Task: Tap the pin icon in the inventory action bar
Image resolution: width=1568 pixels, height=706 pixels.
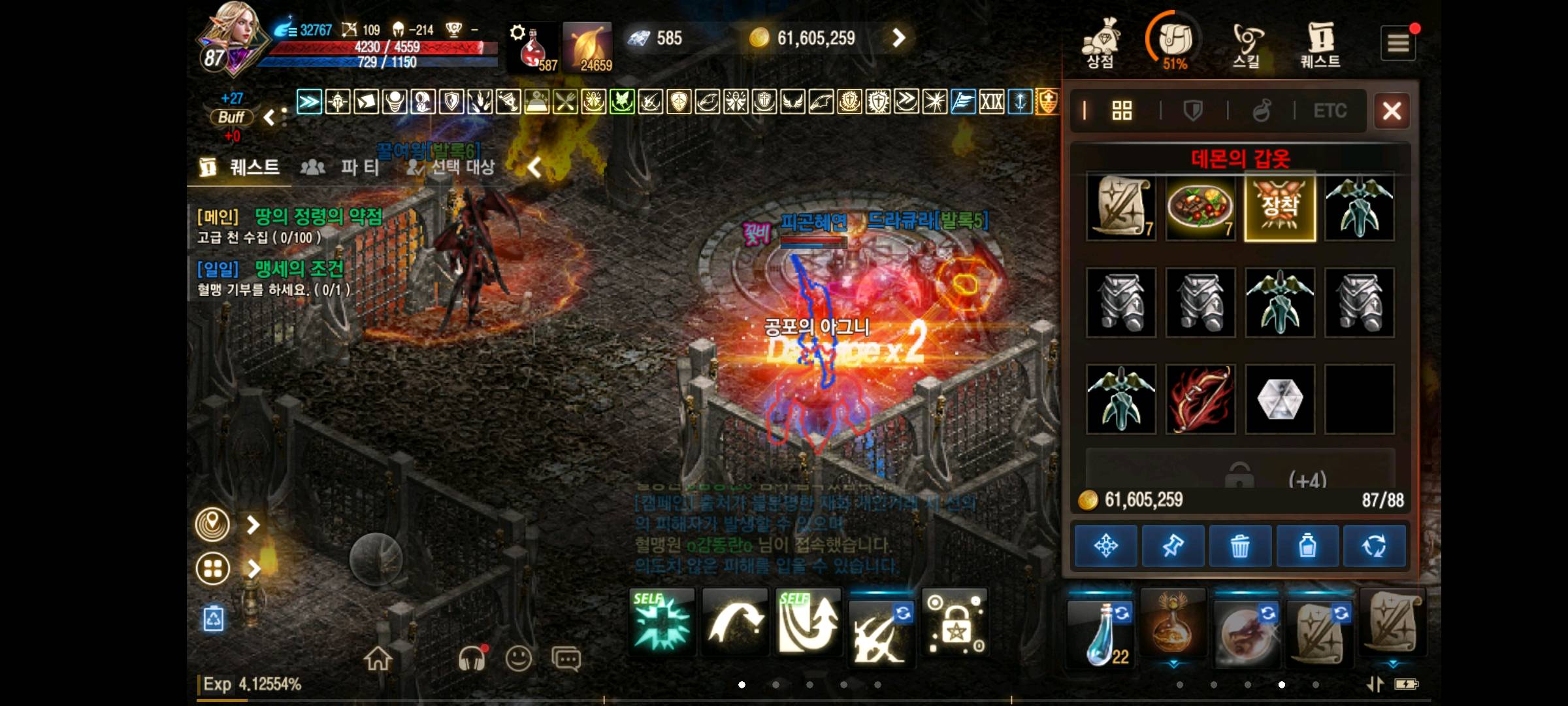Action: pyautogui.click(x=1171, y=545)
